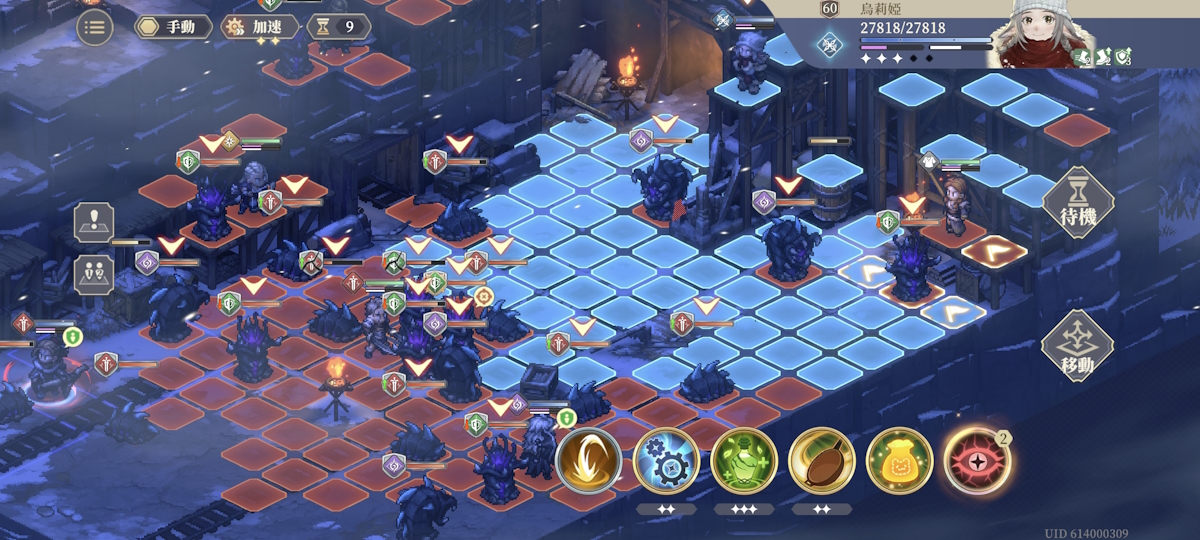Select the glowing orange arrow tile beside the character
The height and width of the screenshot is (540, 1200).
pos(994,252)
